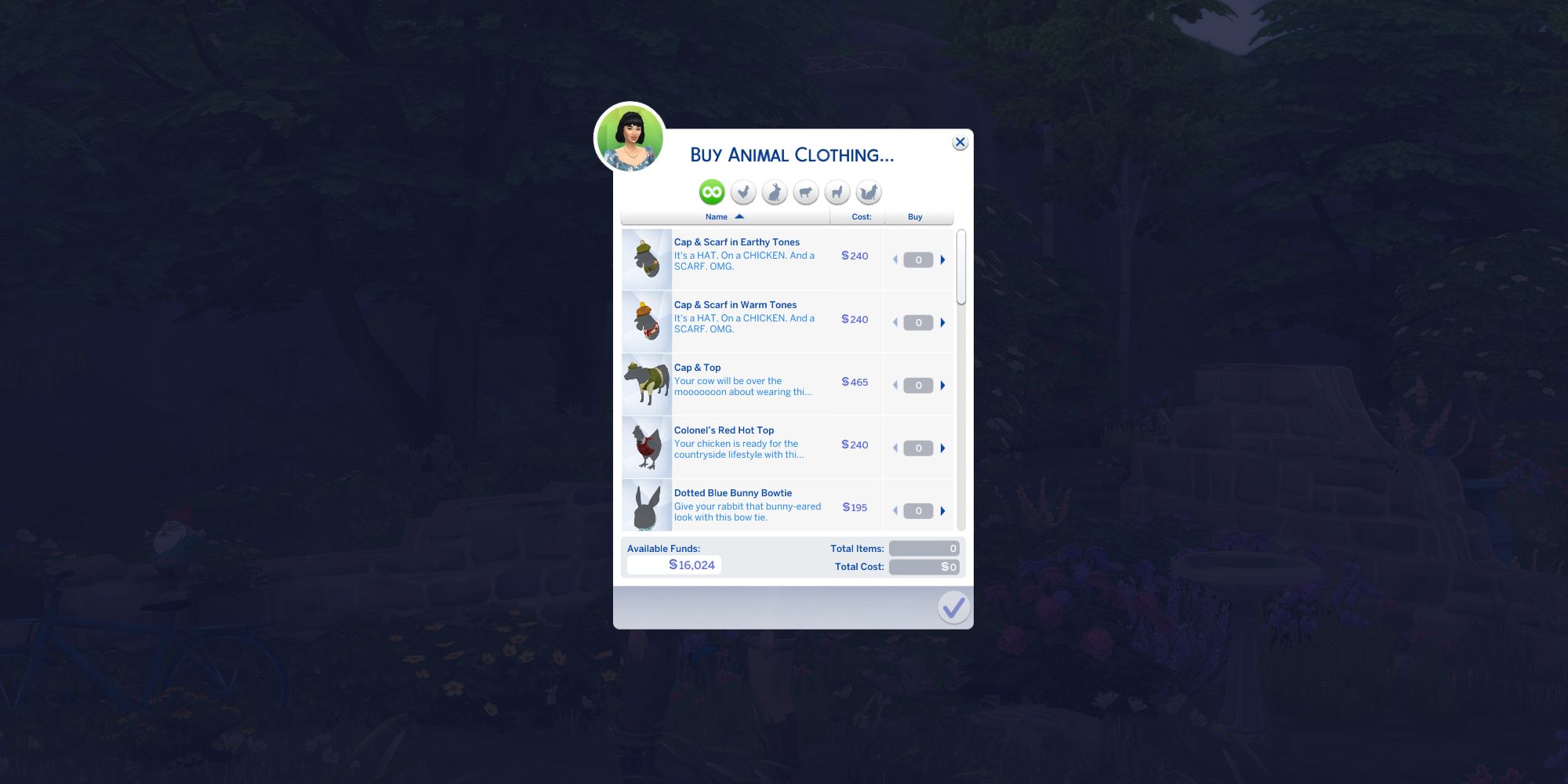This screenshot has width=1568, height=784.
Task: Confirm purchase with the checkmark button
Action: click(953, 608)
